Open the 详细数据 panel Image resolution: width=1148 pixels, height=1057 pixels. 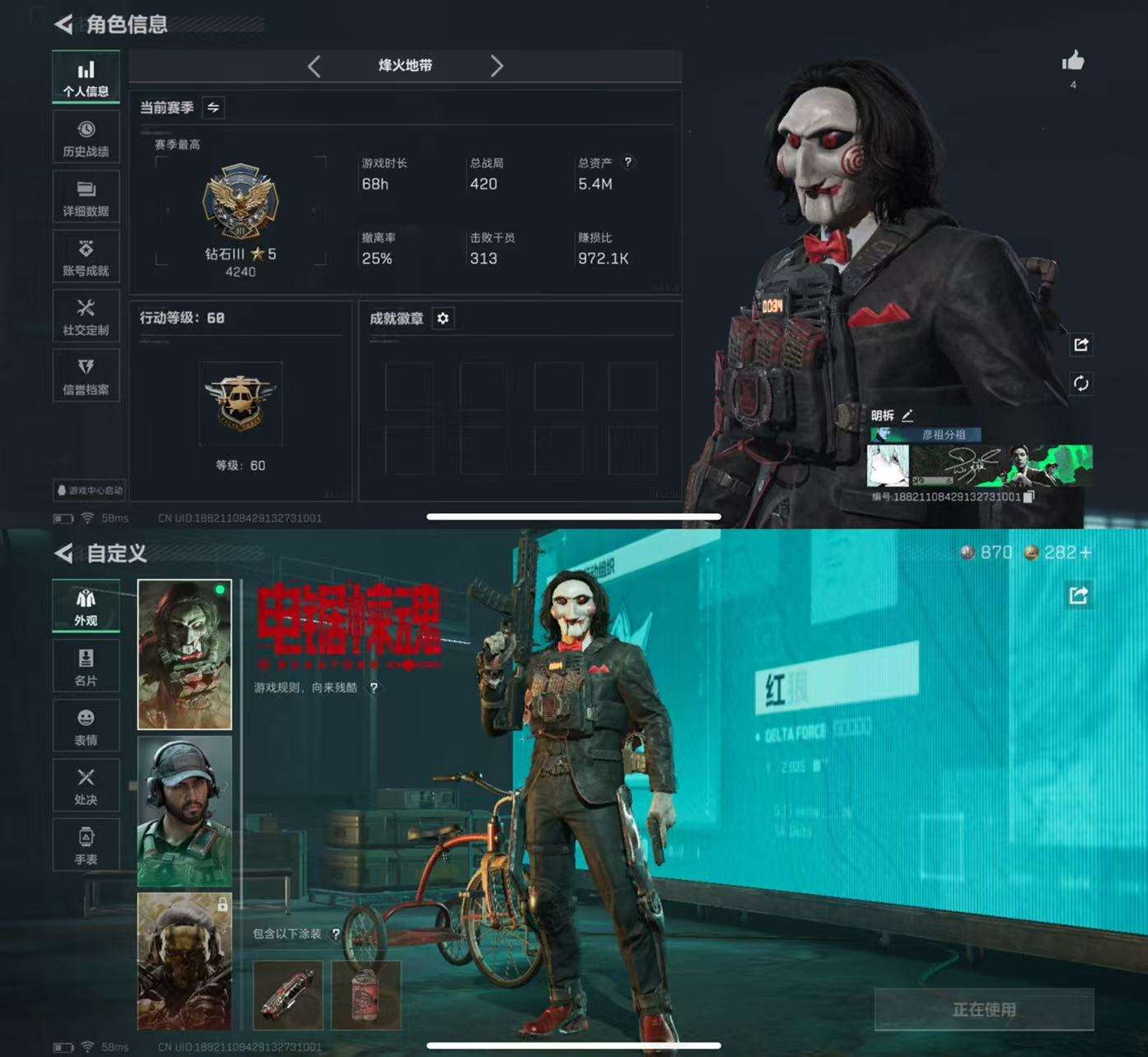[86, 196]
